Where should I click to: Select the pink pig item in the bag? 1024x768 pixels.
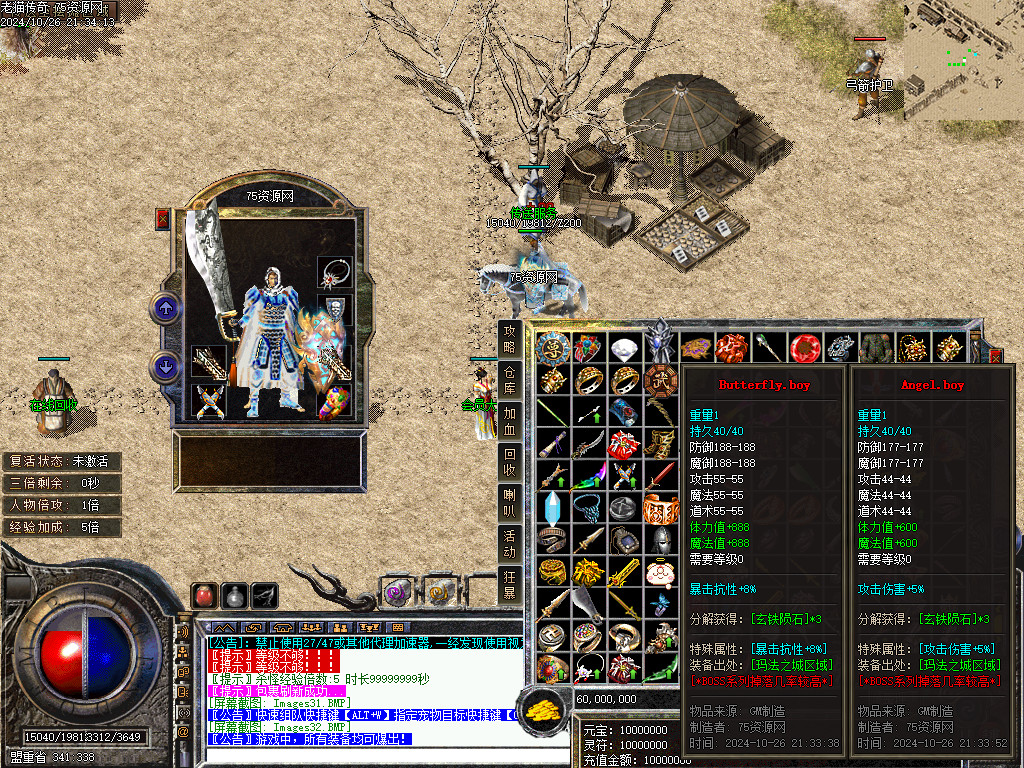coord(659,573)
